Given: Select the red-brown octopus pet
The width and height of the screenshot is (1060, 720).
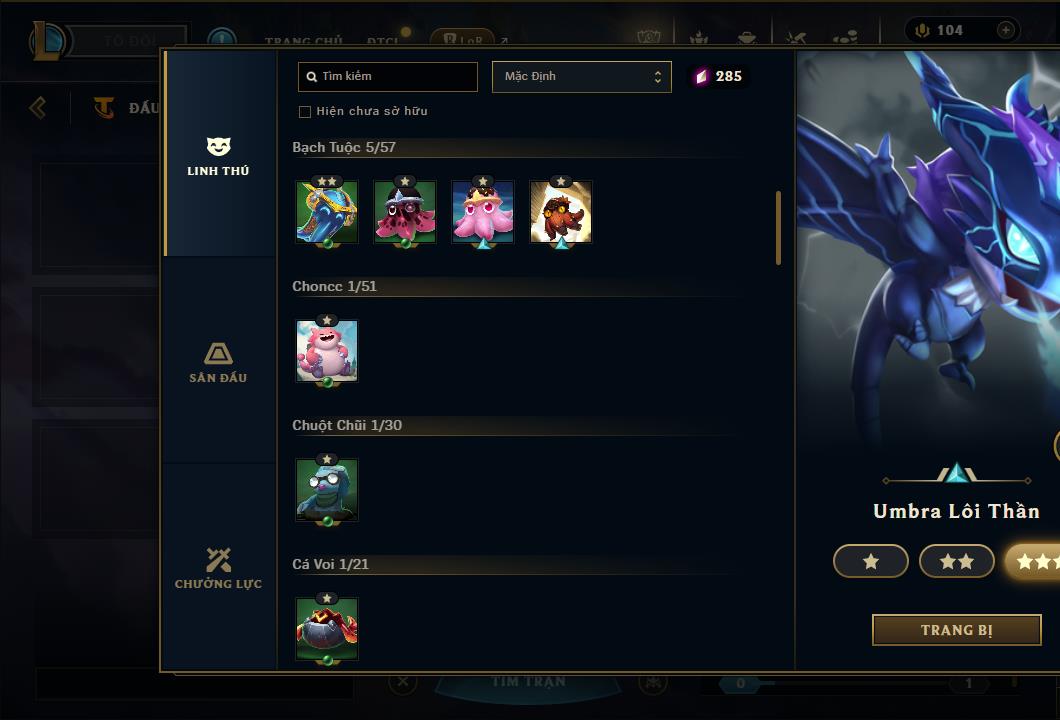Looking at the screenshot, I should pyautogui.click(x=561, y=211).
